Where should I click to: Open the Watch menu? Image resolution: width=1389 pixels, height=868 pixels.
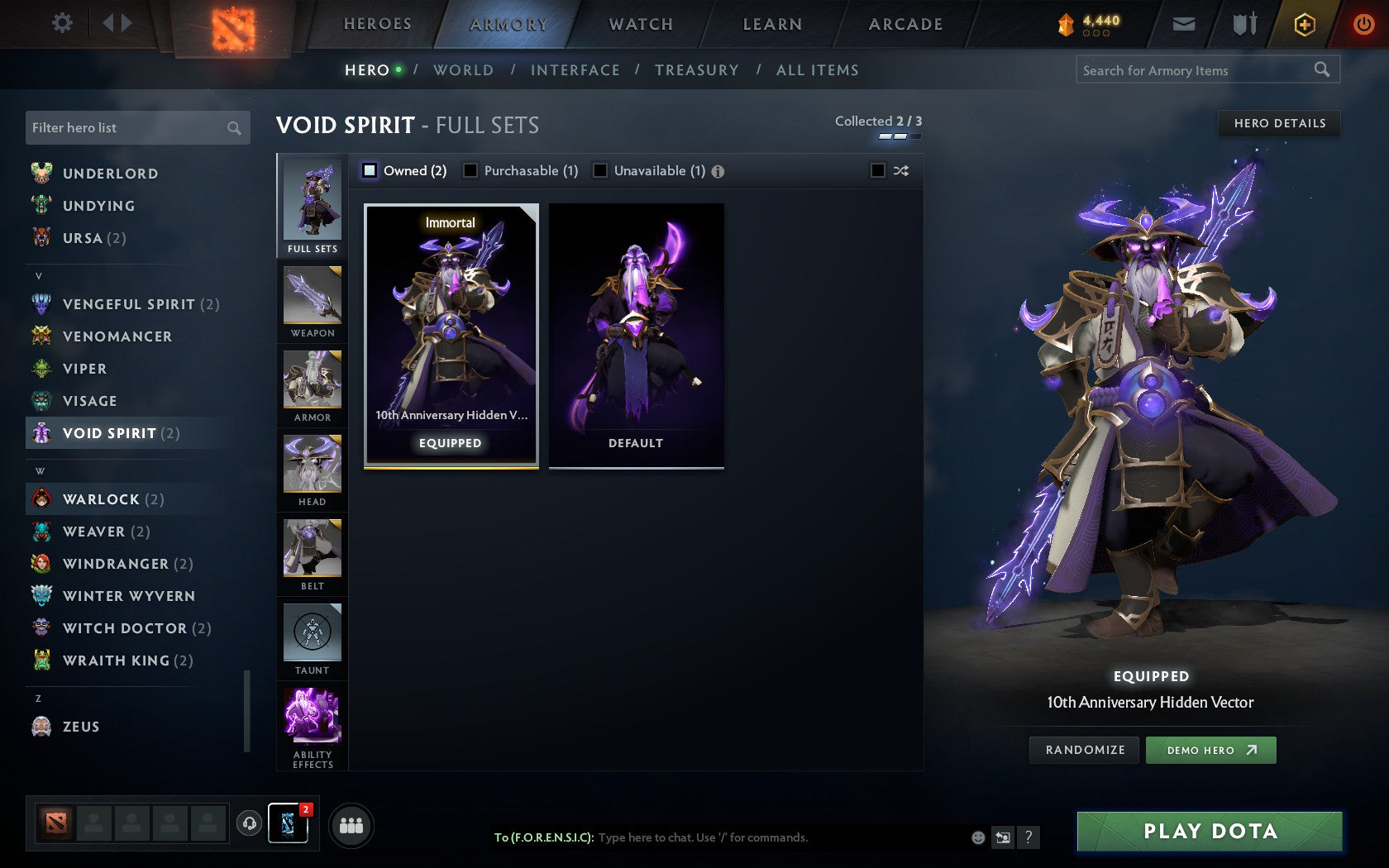[x=640, y=24]
